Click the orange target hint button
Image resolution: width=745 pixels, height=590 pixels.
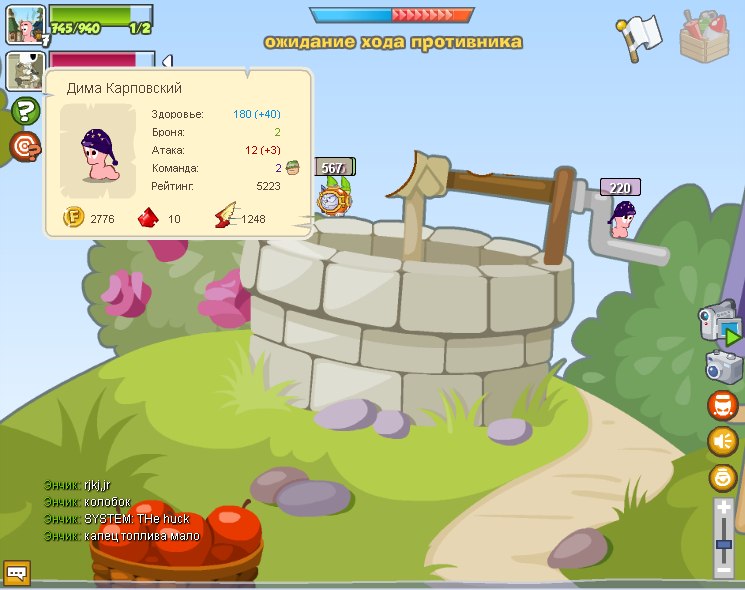[25, 147]
